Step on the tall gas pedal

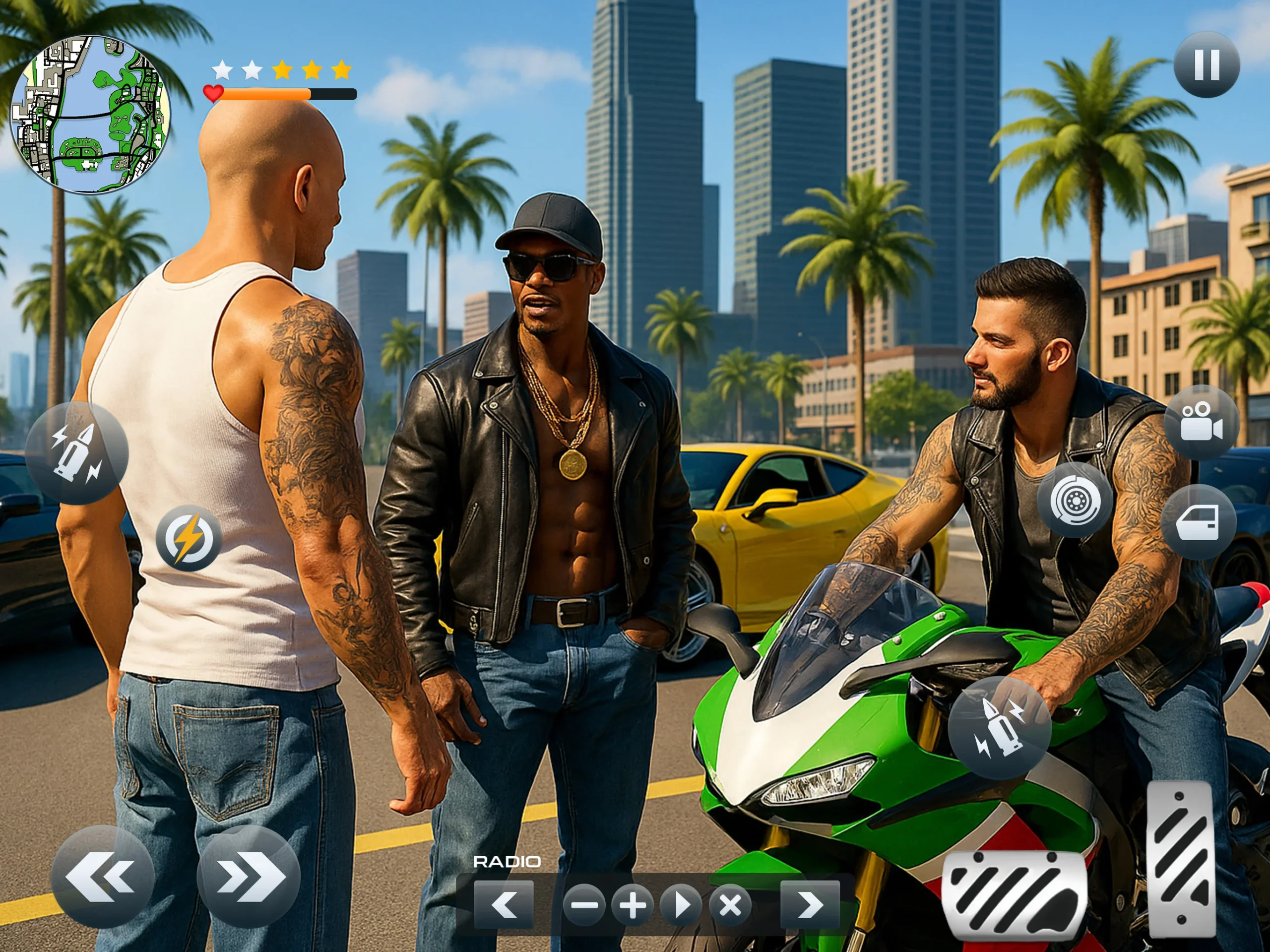click(1180, 858)
